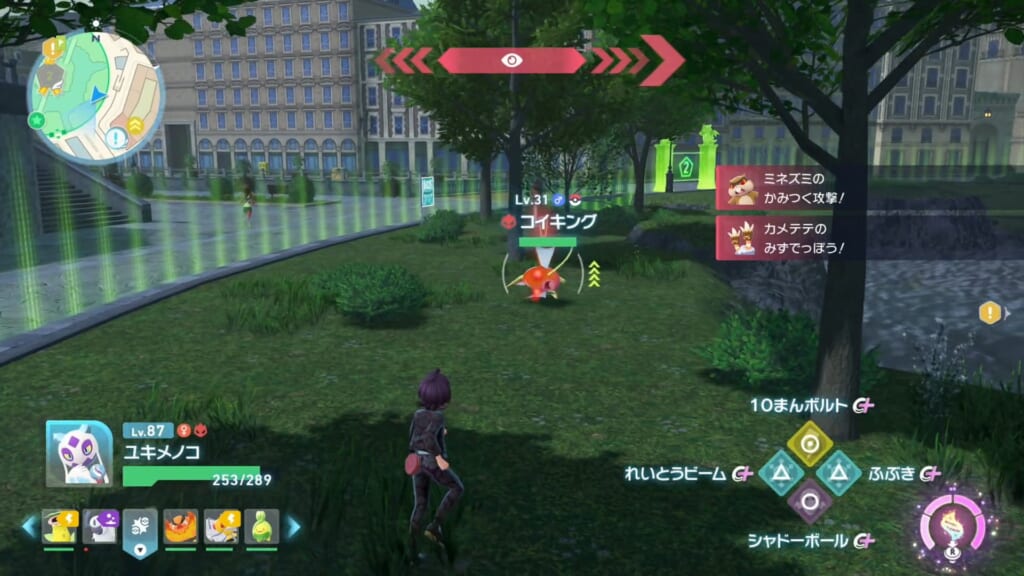Activate the ふぶき move diamond
This screenshot has height=576, width=1024.
tap(840, 473)
